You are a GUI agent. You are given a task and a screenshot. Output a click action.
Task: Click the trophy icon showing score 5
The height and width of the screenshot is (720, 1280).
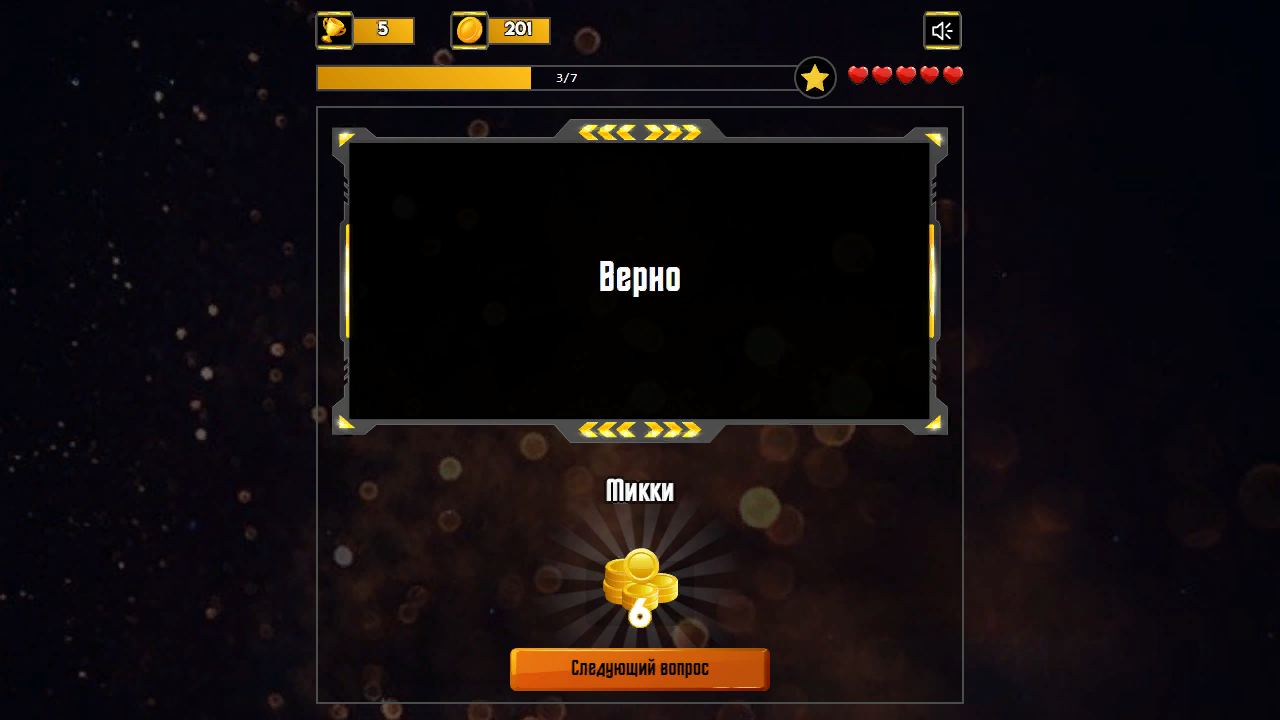[x=333, y=30]
